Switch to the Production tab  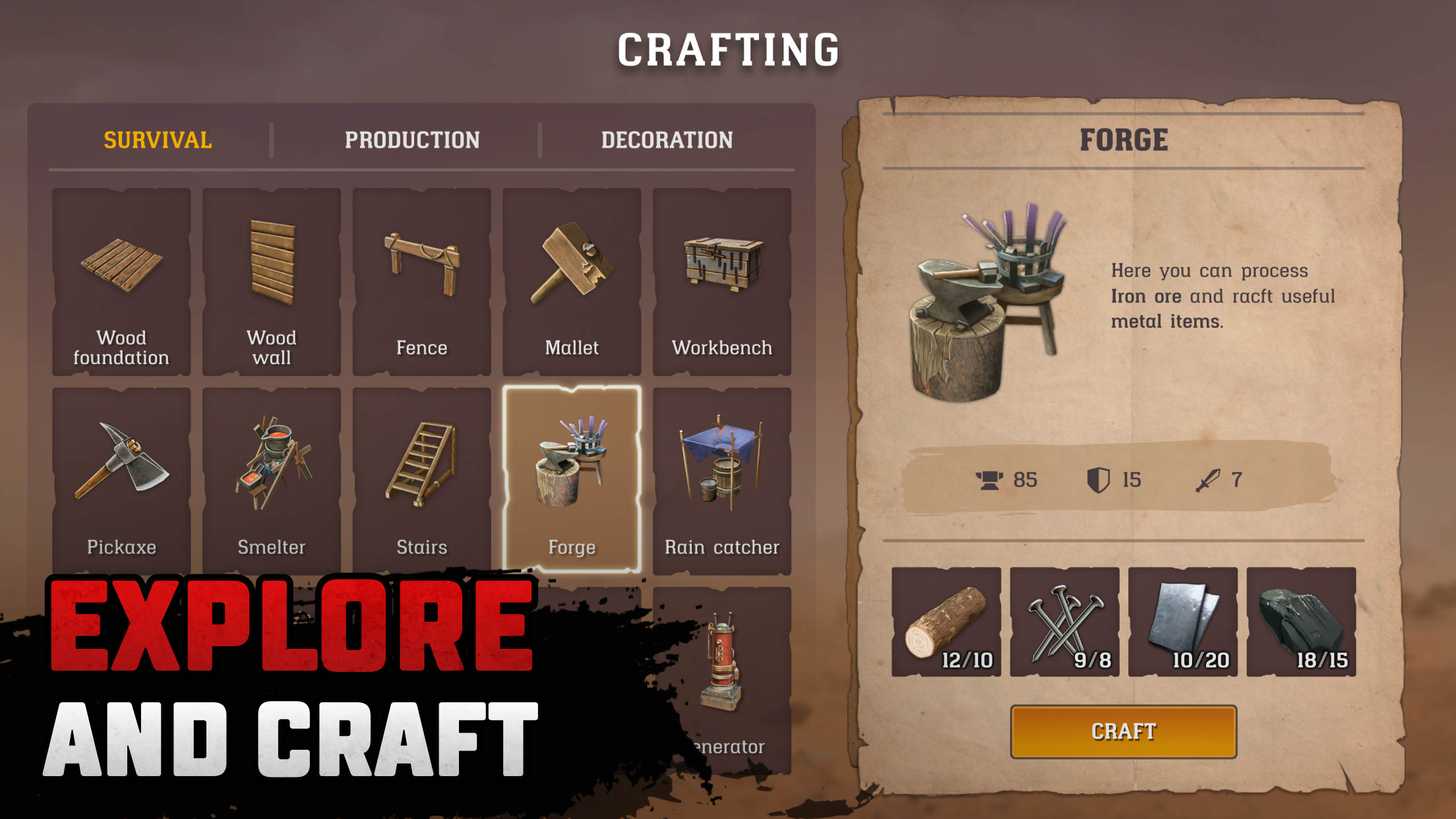pos(413,139)
